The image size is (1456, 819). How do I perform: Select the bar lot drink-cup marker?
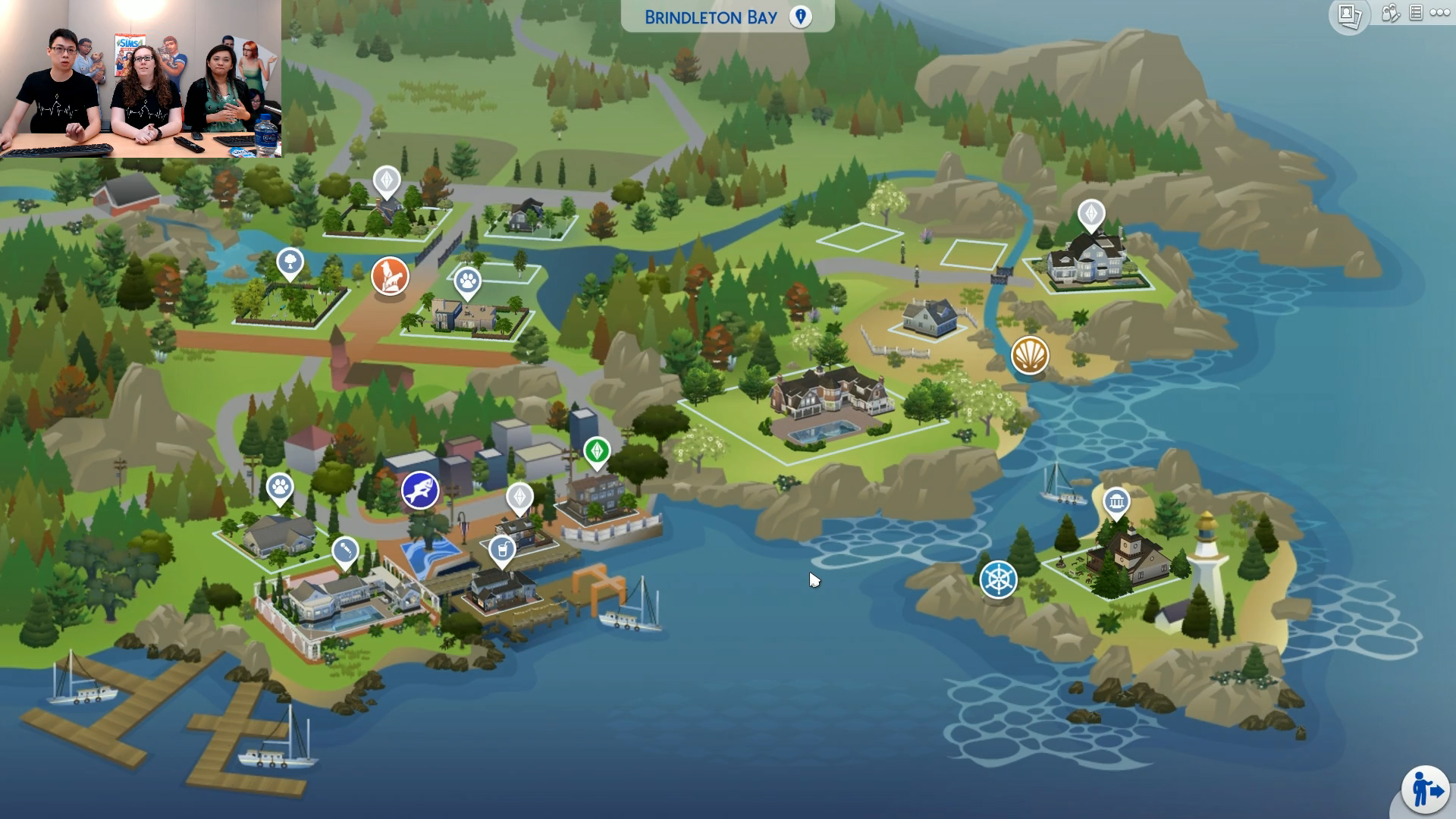pyautogui.click(x=502, y=549)
